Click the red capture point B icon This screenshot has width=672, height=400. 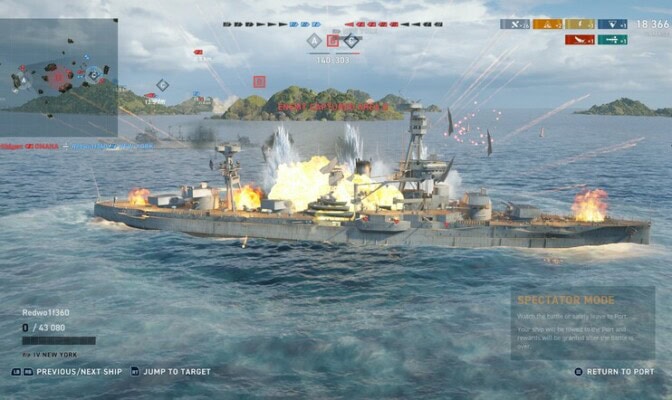pos(333,41)
